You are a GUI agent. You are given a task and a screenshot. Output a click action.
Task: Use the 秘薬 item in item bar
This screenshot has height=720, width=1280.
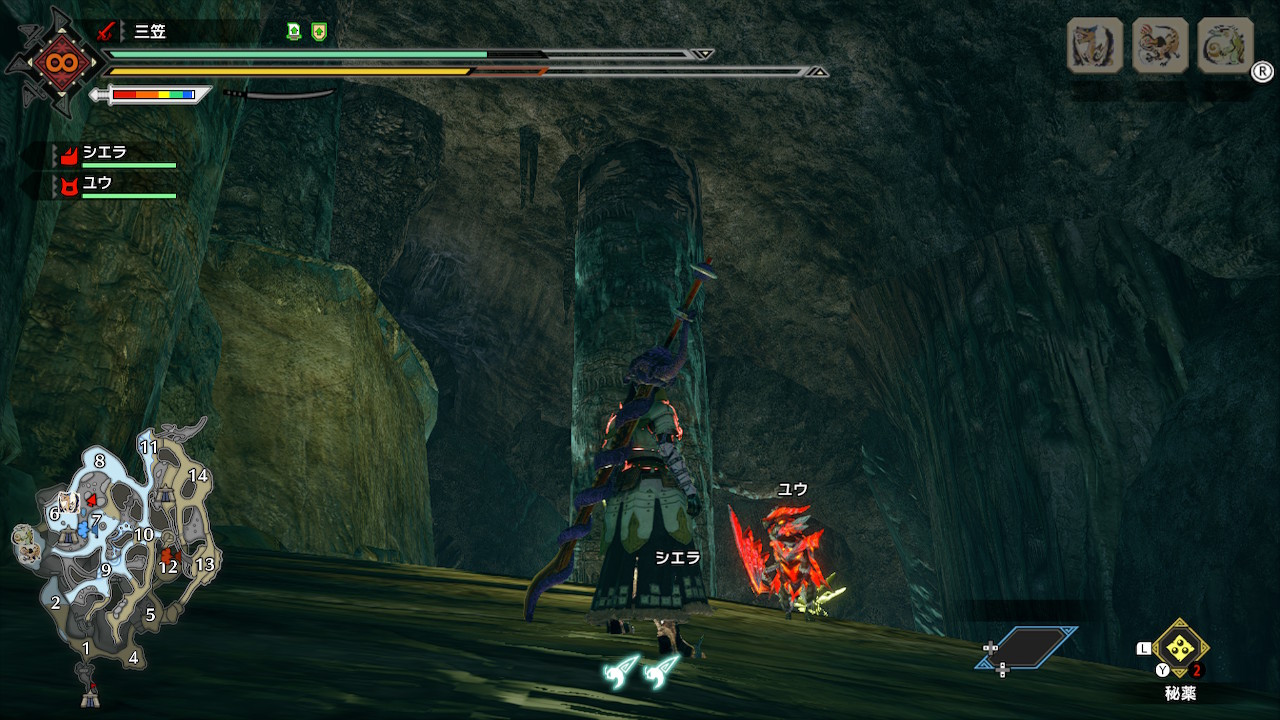1181,648
